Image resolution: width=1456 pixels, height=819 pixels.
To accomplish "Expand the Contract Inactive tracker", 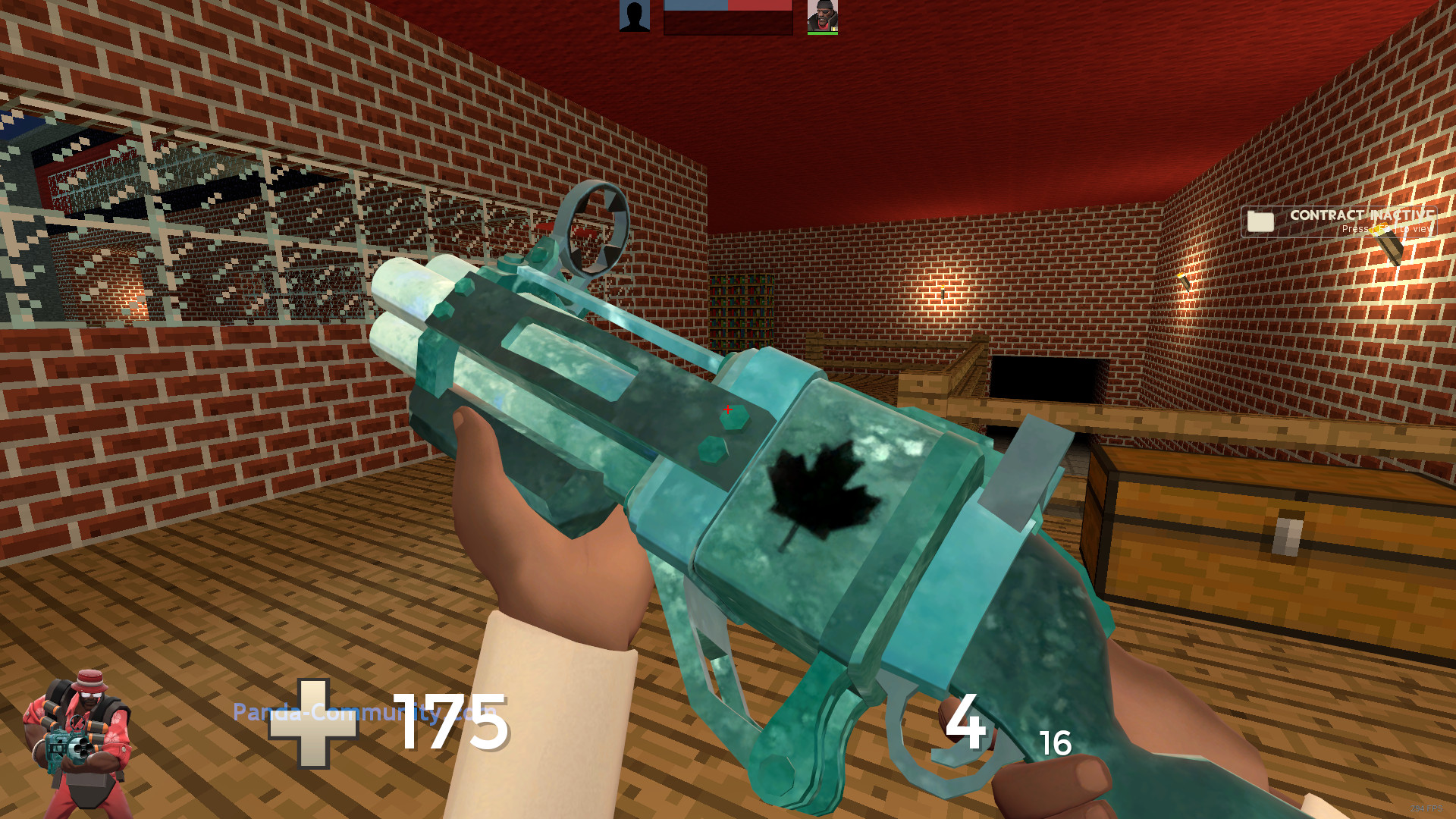I will 1338,222.
